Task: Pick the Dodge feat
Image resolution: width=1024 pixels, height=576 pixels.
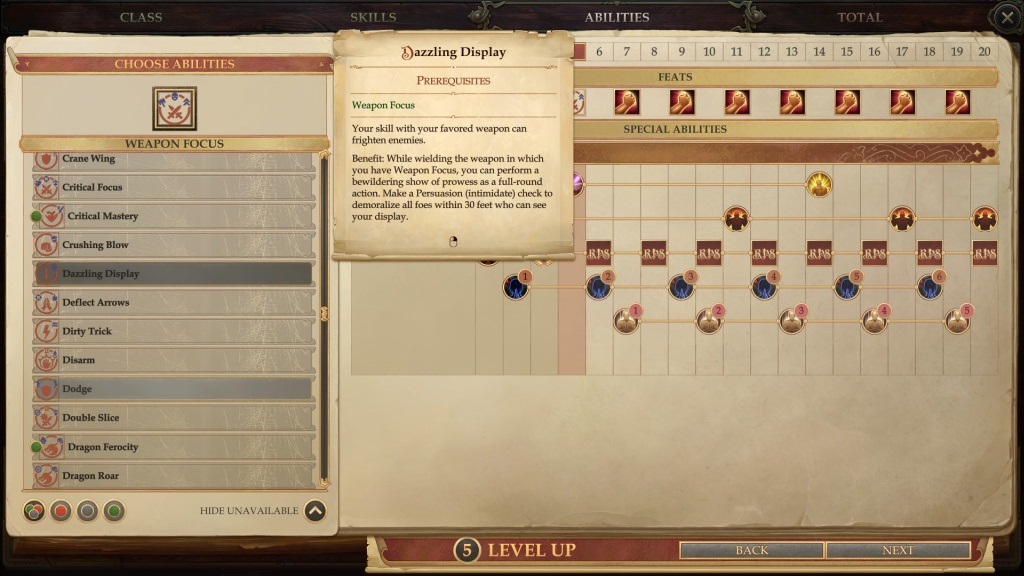Action: (175, 389)
